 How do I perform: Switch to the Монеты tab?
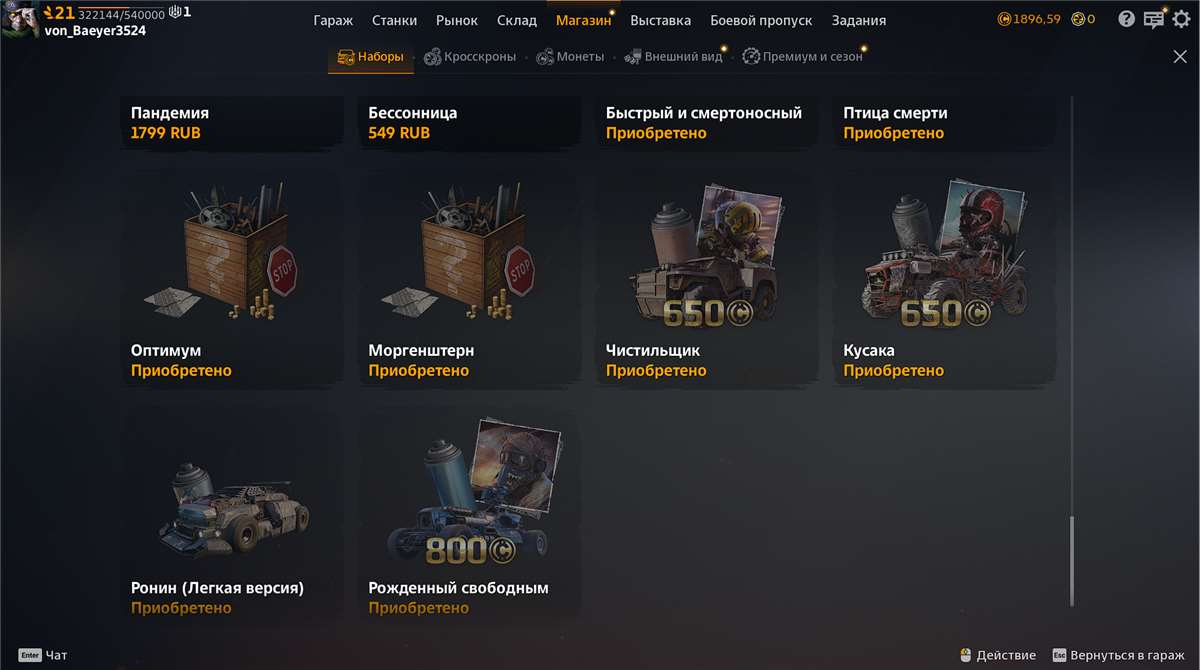(x=570, y=57)
